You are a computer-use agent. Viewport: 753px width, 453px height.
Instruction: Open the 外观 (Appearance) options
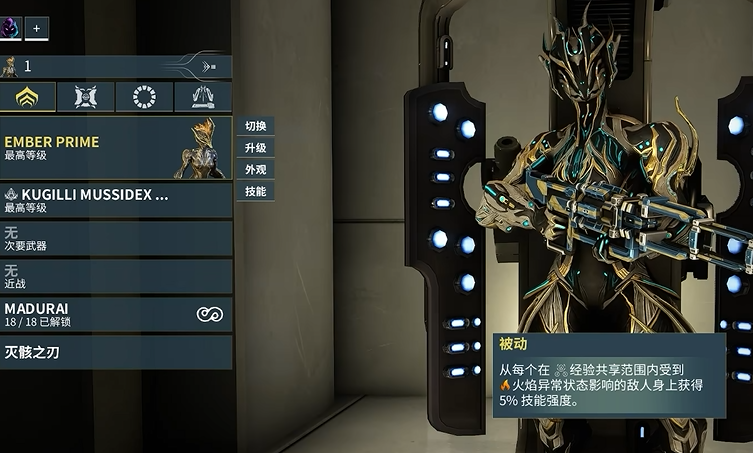[255, 170]
